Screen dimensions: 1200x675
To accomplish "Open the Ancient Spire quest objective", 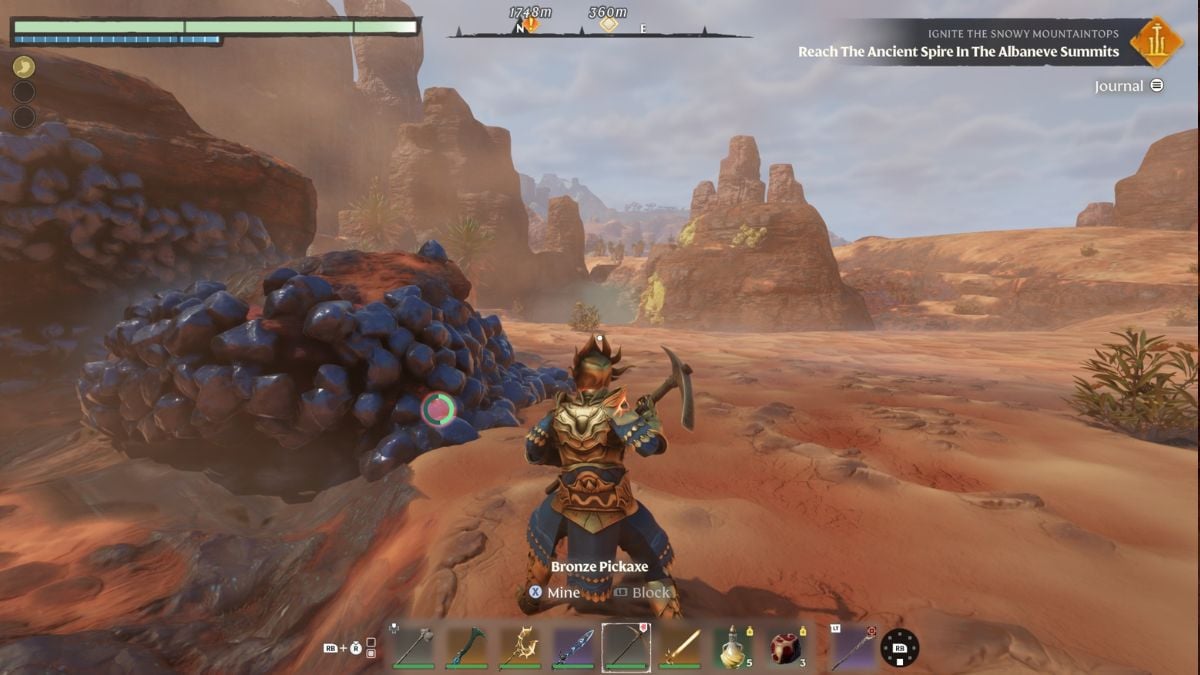I will pos(958,52).
